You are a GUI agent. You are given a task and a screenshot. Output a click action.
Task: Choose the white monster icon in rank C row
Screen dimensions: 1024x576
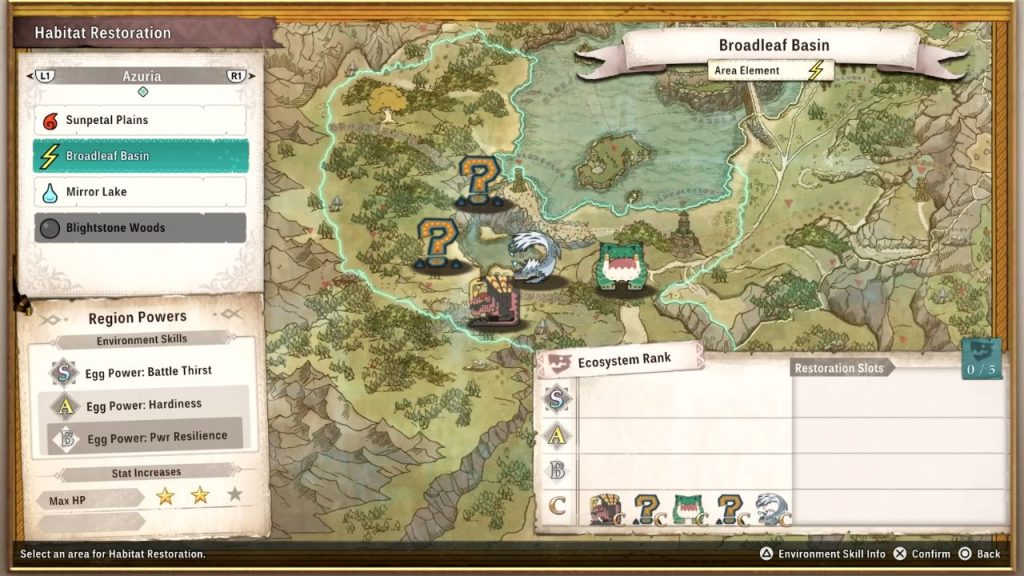773,509
